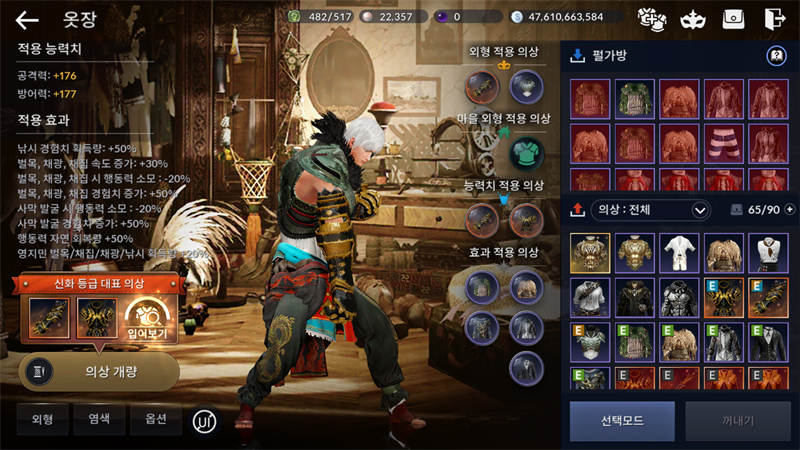The image size is (800, 450).
Task: Open the masquerade mask icon menu
Action: click(x=690, y=18)
